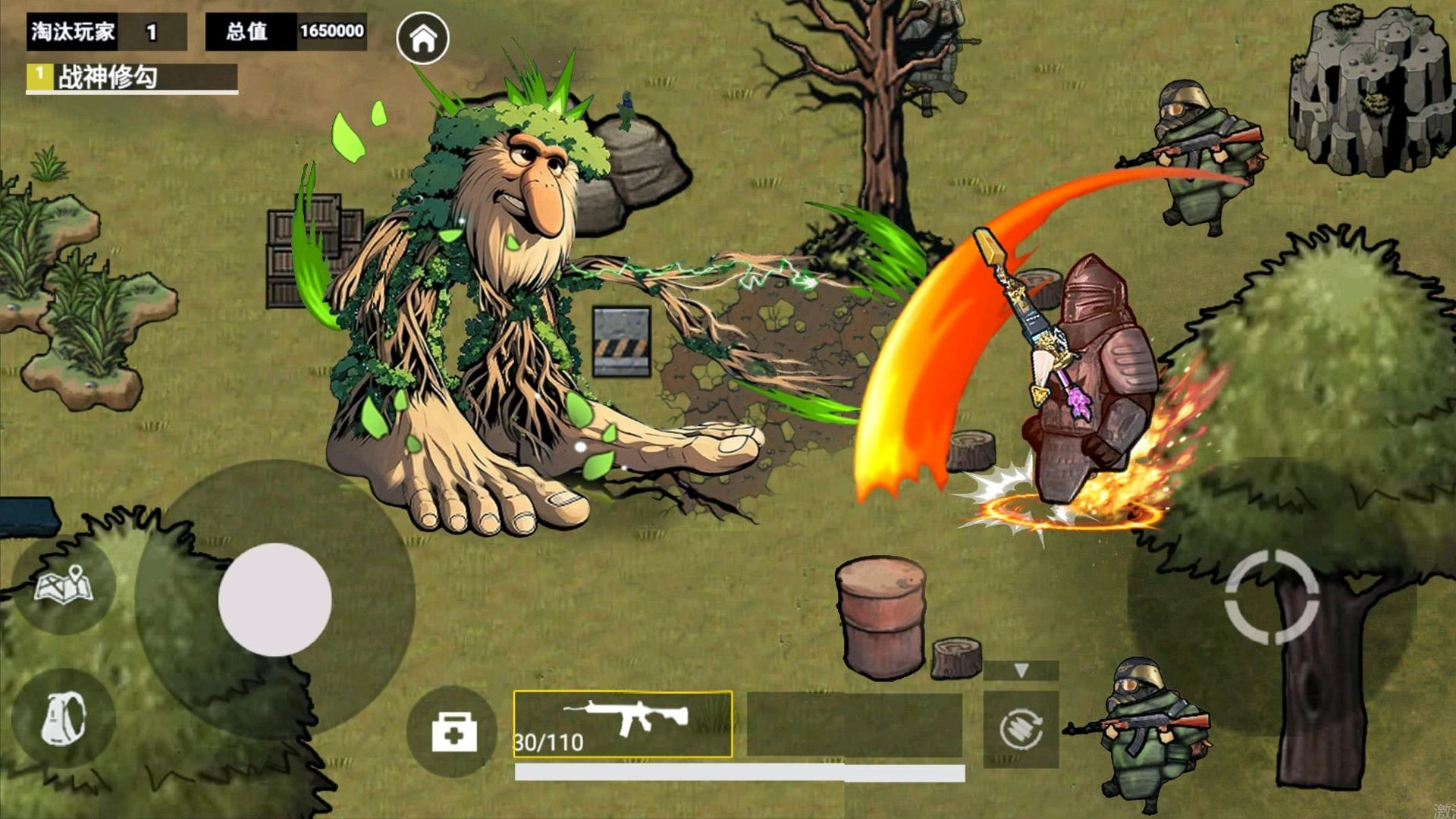Open the map
The width and height of the screenshot is (1456, 819).
click(64, 585)
